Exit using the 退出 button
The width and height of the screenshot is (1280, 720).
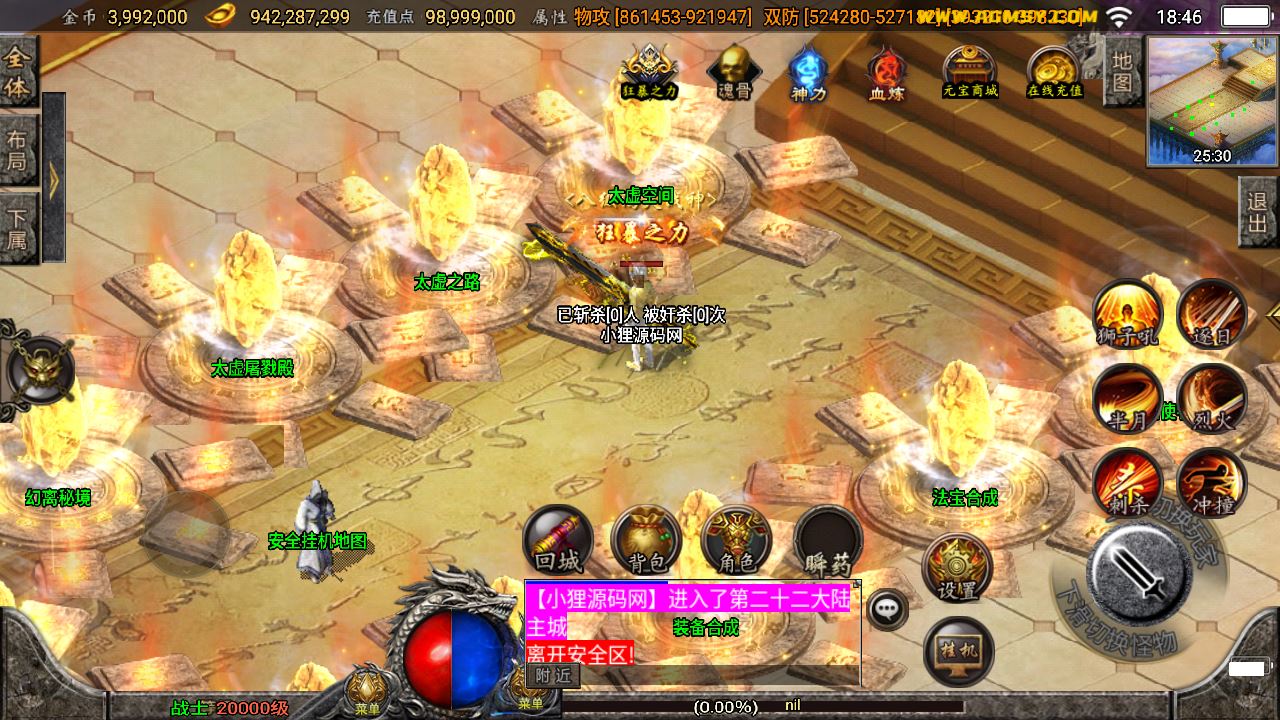(1258, 212)
